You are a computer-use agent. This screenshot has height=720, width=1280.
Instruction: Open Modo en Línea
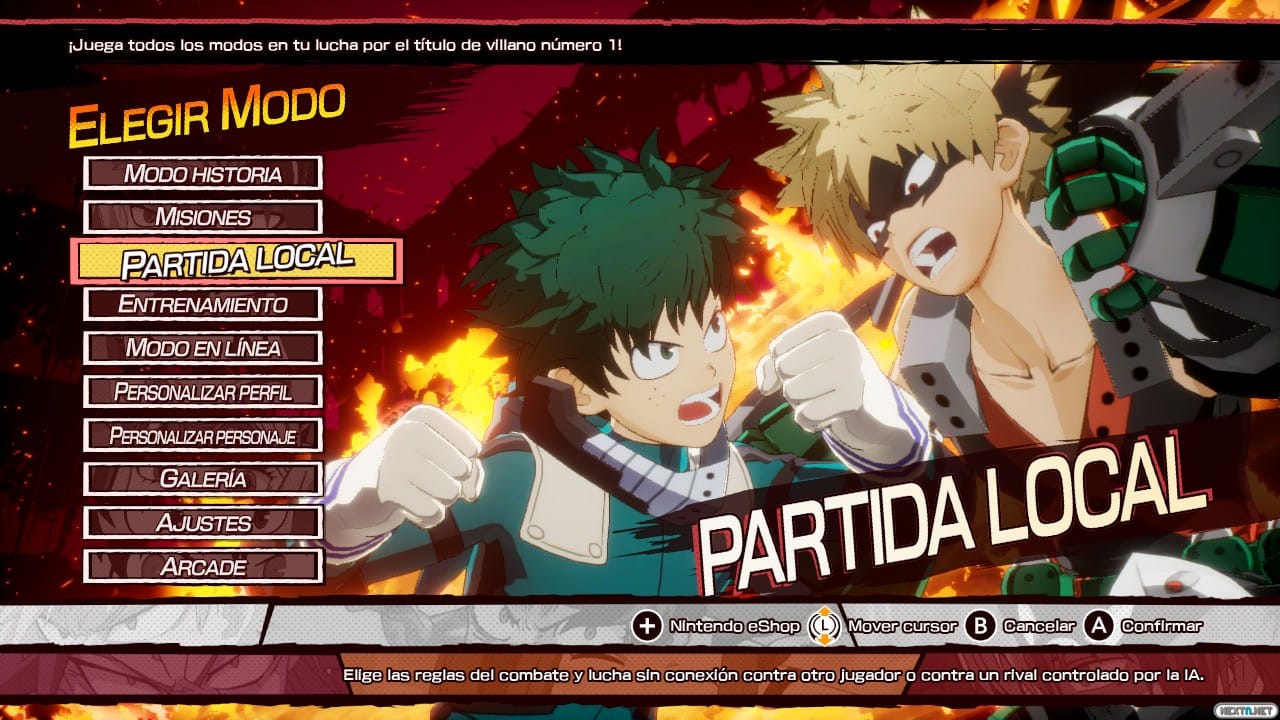coord(203,348)
